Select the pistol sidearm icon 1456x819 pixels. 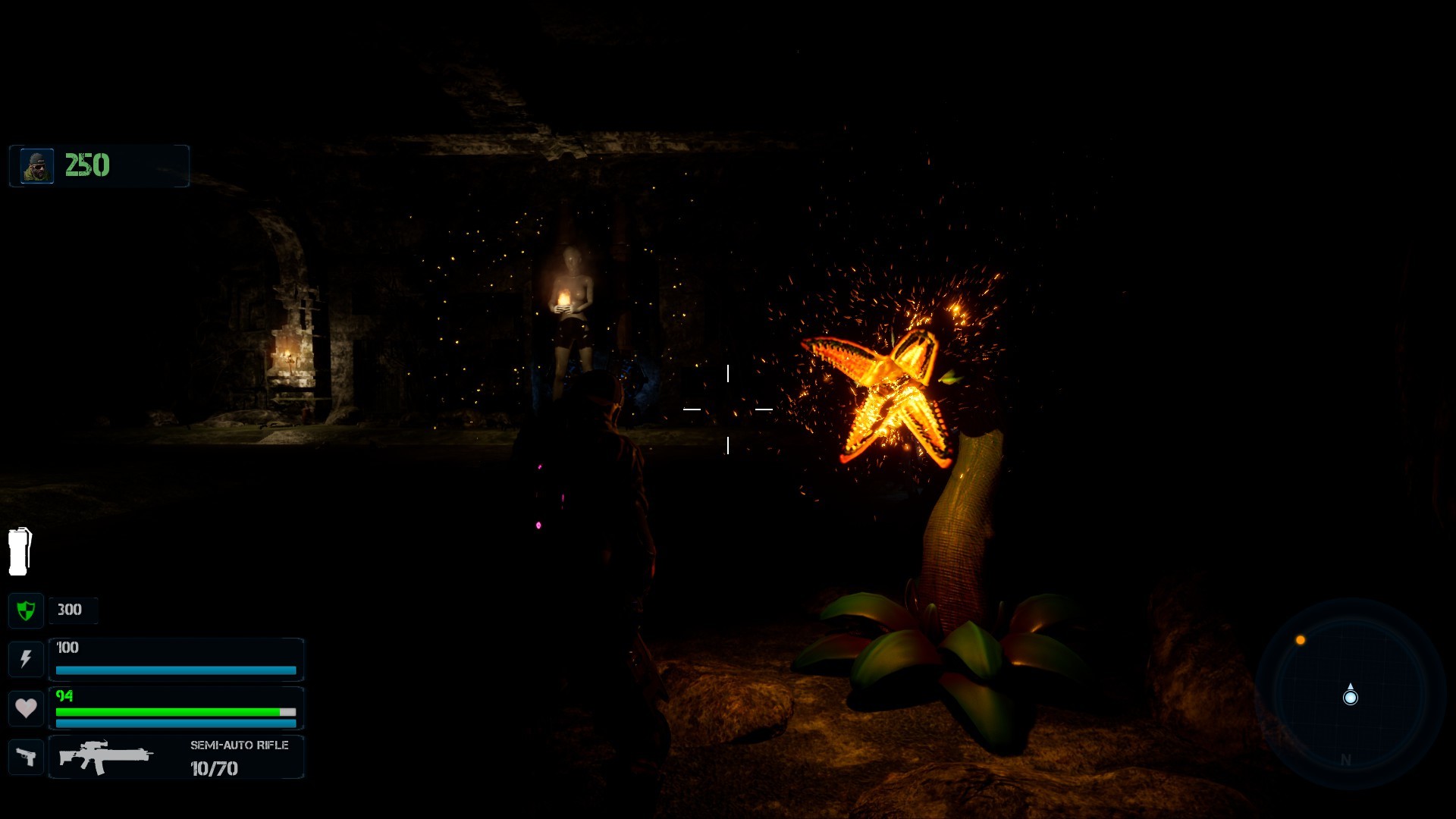26,756
